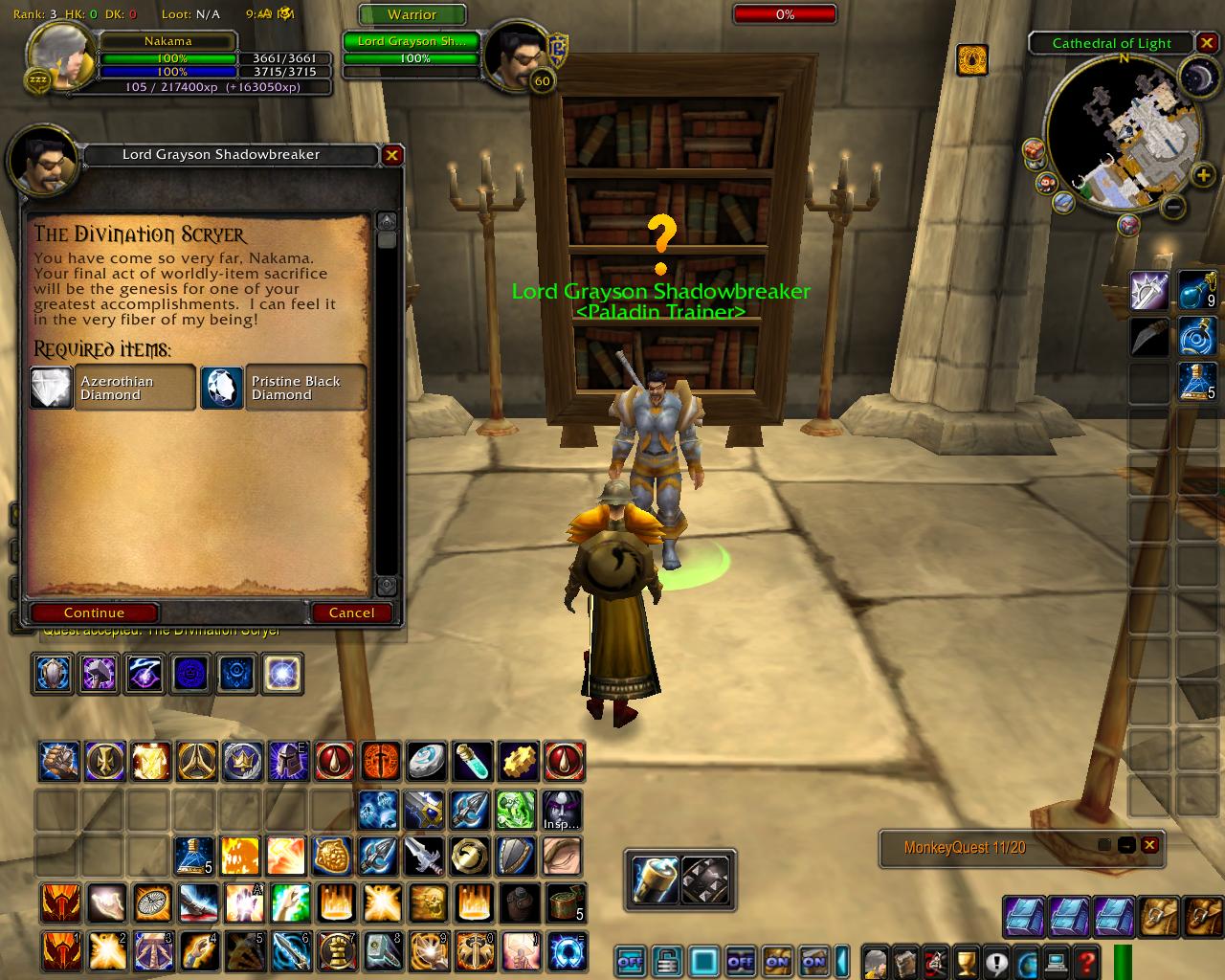Open the golden chalice micro menu button

(966, 960)
